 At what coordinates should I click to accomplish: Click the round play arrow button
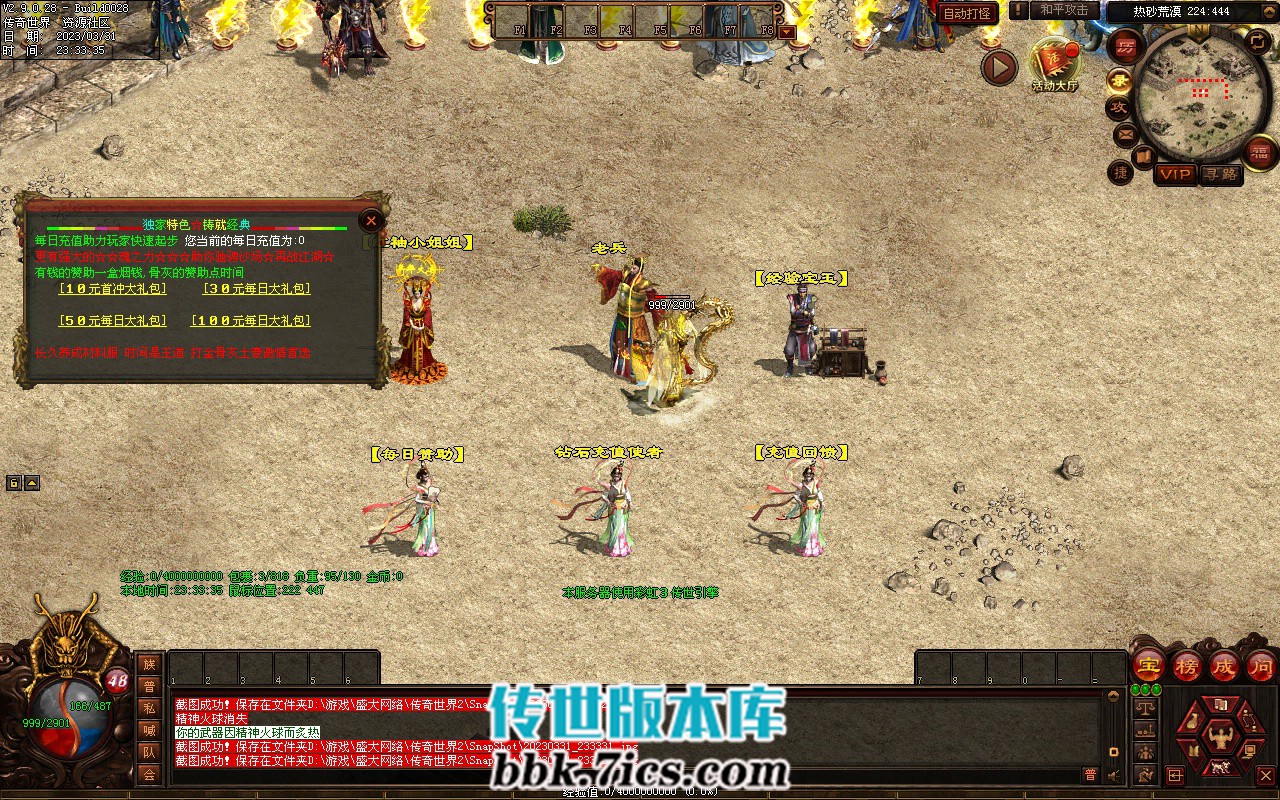(x=998, y=67)
